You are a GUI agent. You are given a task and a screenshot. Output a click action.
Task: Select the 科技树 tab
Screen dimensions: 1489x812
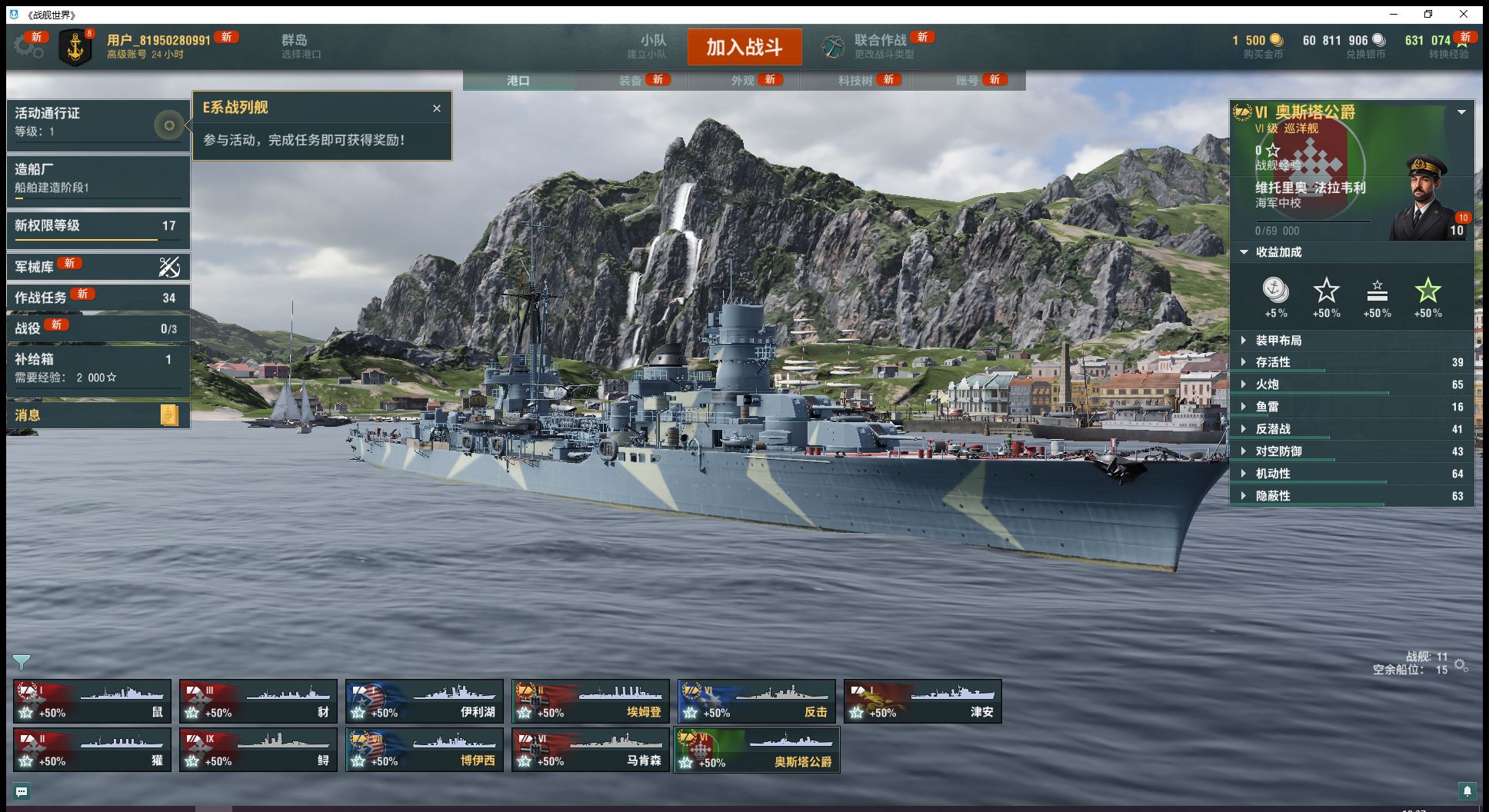click(855, 80)
